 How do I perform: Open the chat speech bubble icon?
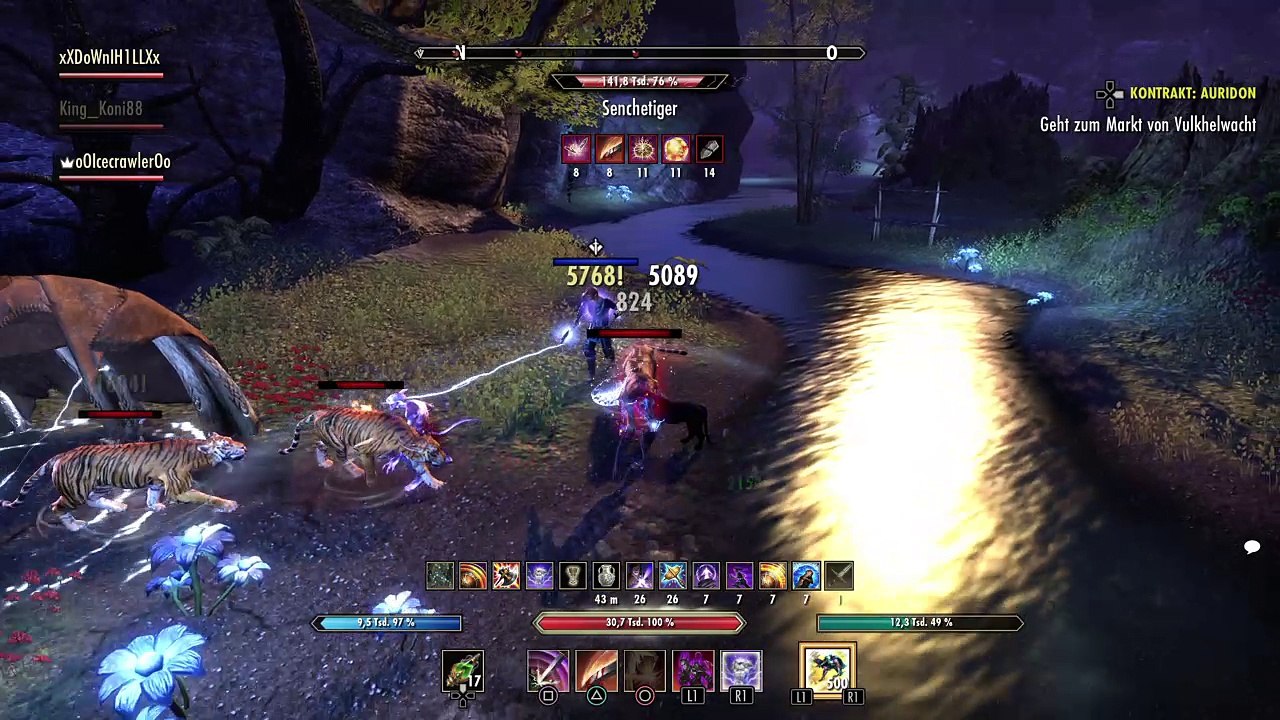[x=1252, y=547]
